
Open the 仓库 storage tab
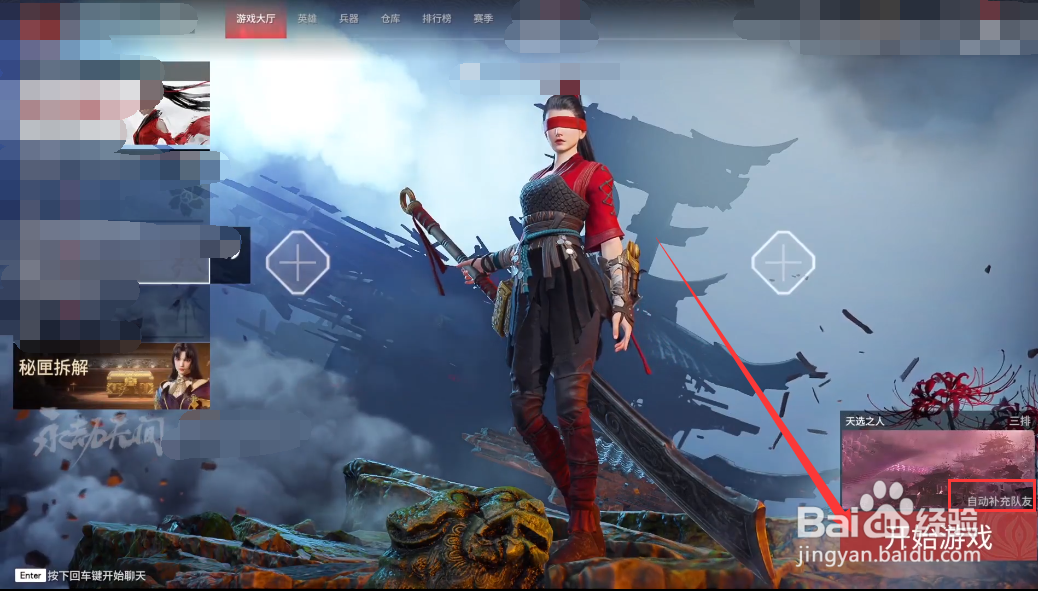click(x=390, y=19)
